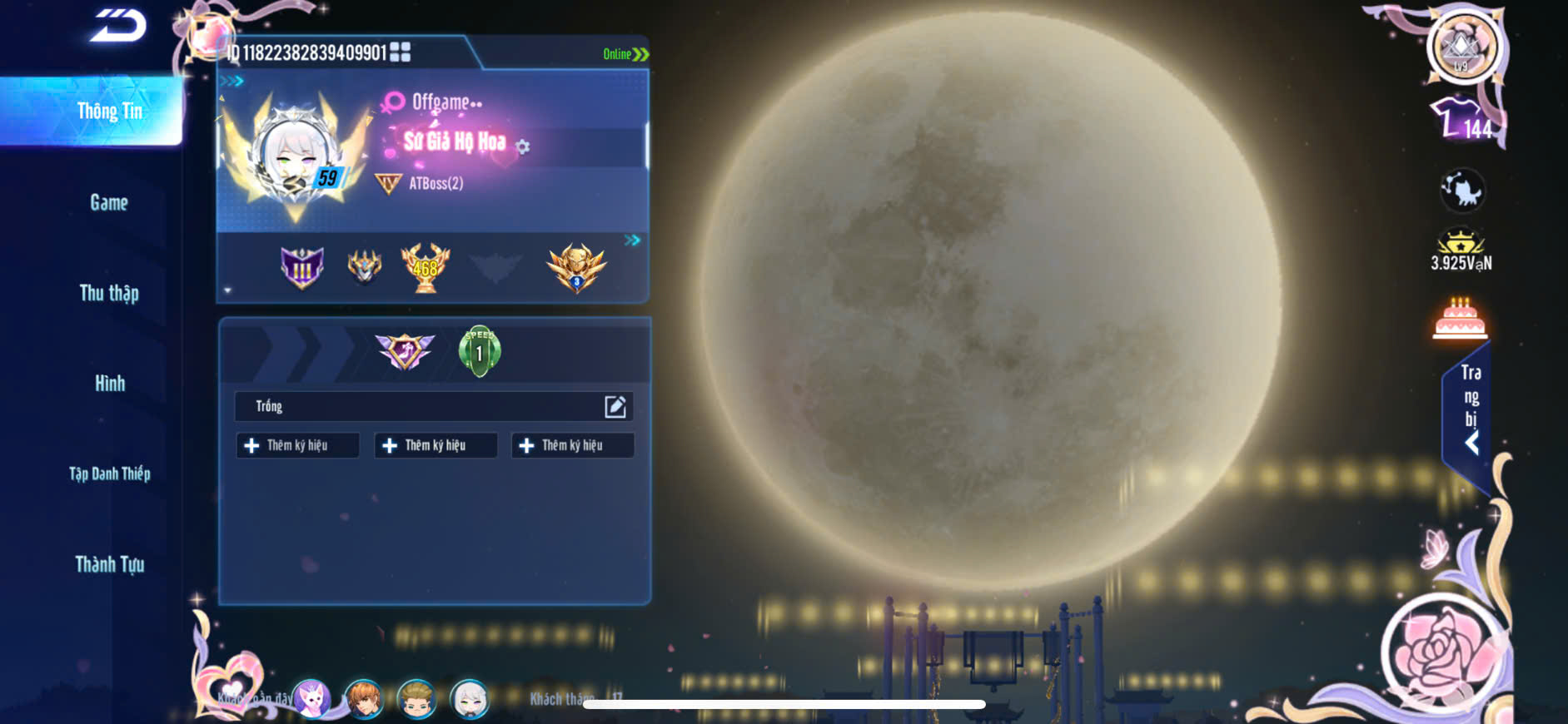Show the Thành Tựu tab

[x=109, y=564]
